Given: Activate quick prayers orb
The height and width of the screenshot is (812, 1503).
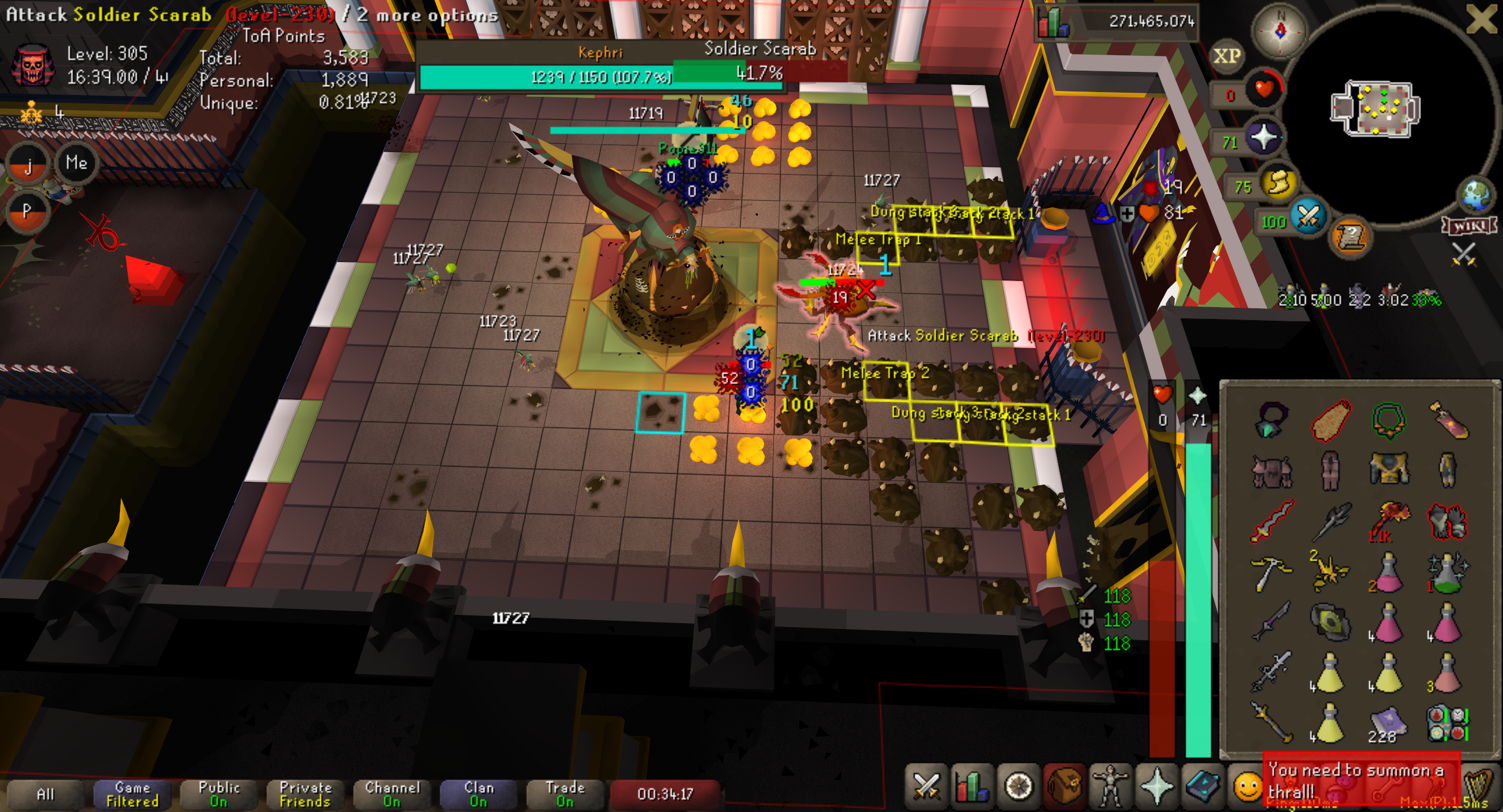Looking at the screenshot, I should [1263, 138].
